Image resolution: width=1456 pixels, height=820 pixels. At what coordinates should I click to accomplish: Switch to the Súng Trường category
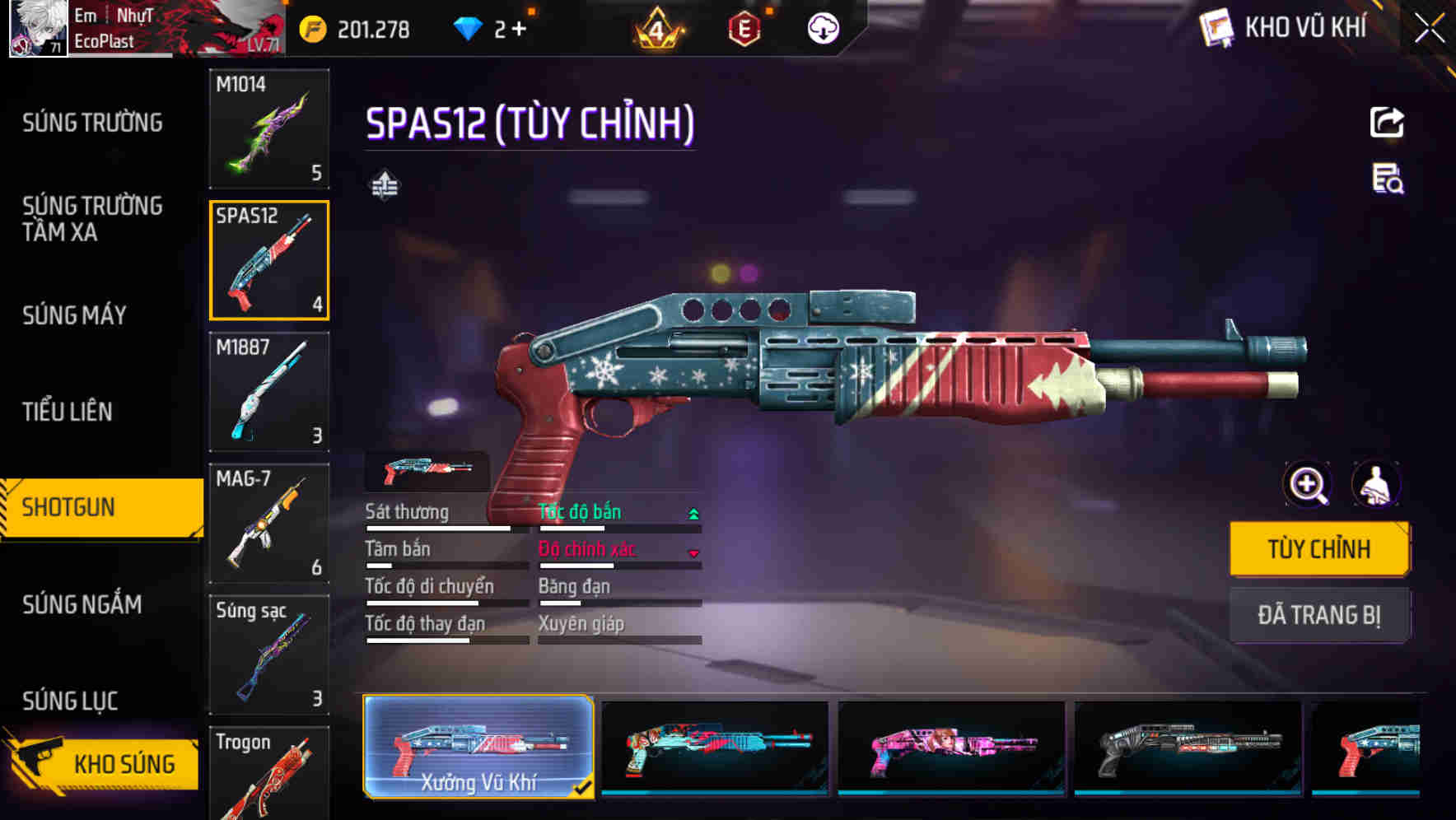[92, 123]
